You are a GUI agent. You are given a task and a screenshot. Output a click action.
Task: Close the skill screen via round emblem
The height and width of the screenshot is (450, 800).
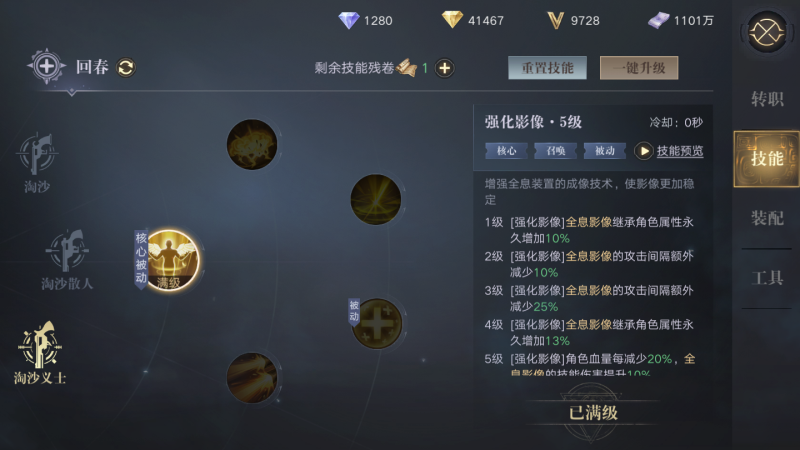pos(767,32)
